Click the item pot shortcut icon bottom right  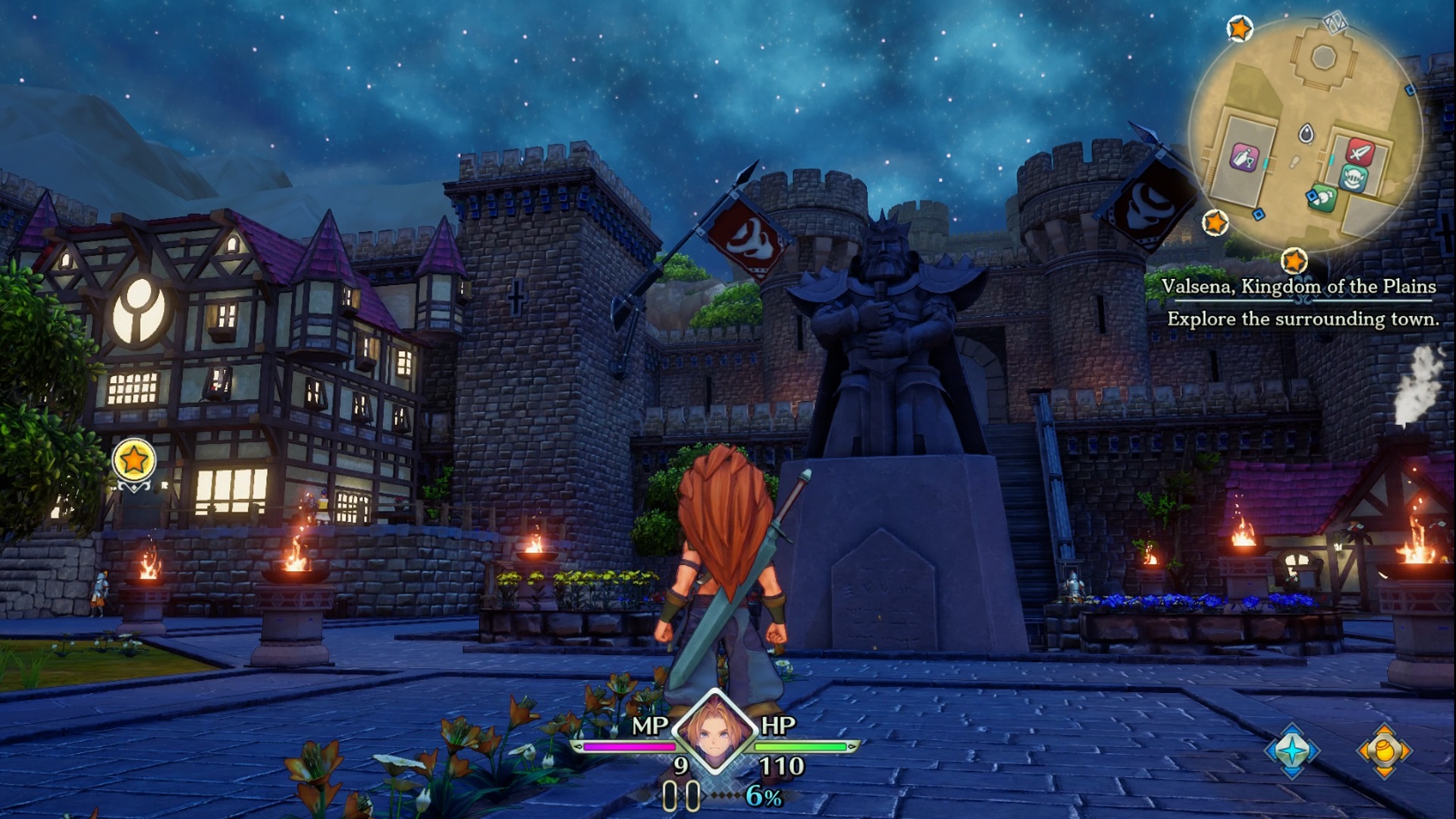point(1382,750)
